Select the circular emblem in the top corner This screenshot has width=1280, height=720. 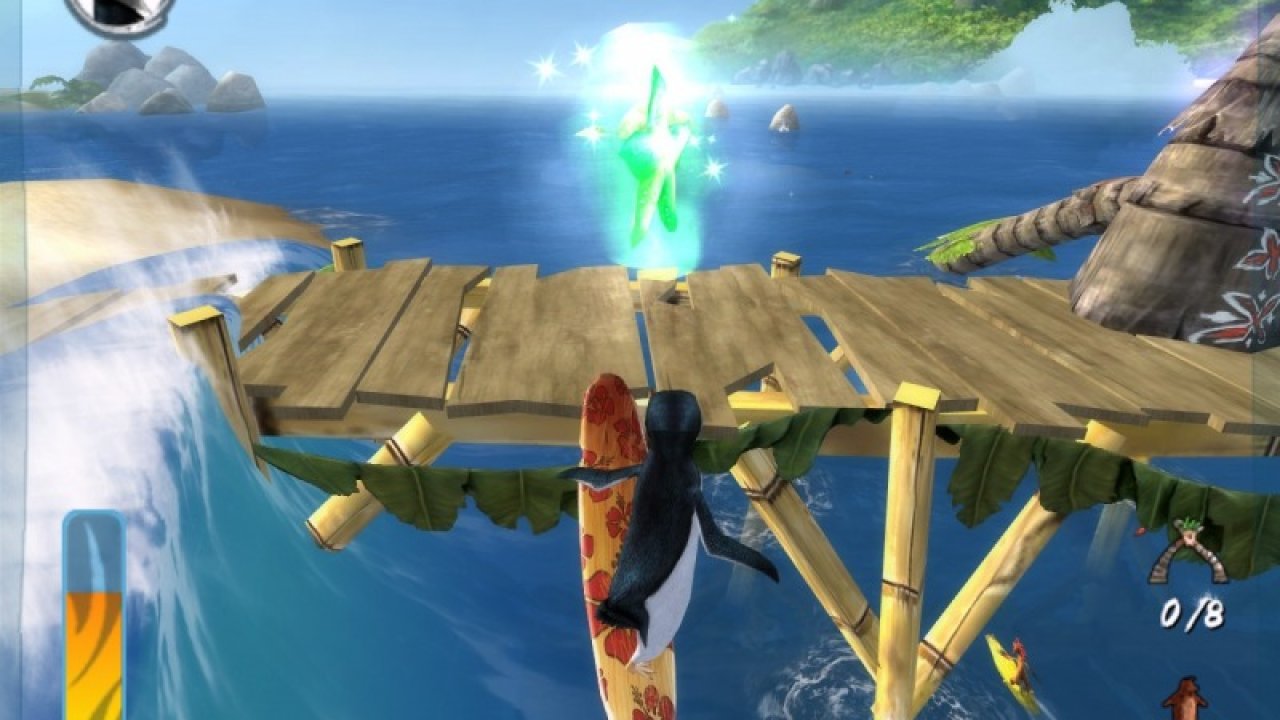(x=120, y=14)
